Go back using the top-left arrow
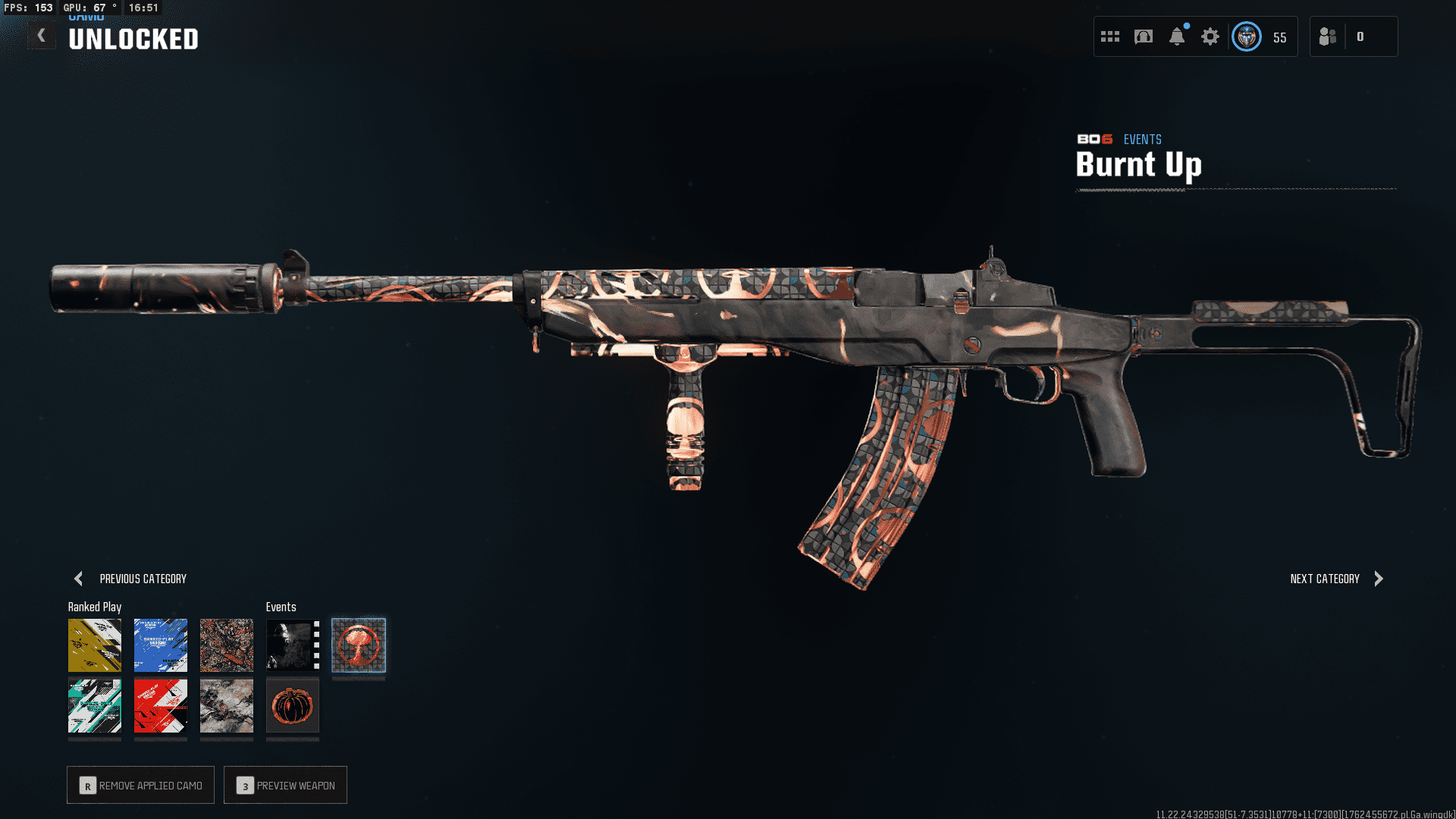The width and height of the screenshot is (1456, 819). 42,36
